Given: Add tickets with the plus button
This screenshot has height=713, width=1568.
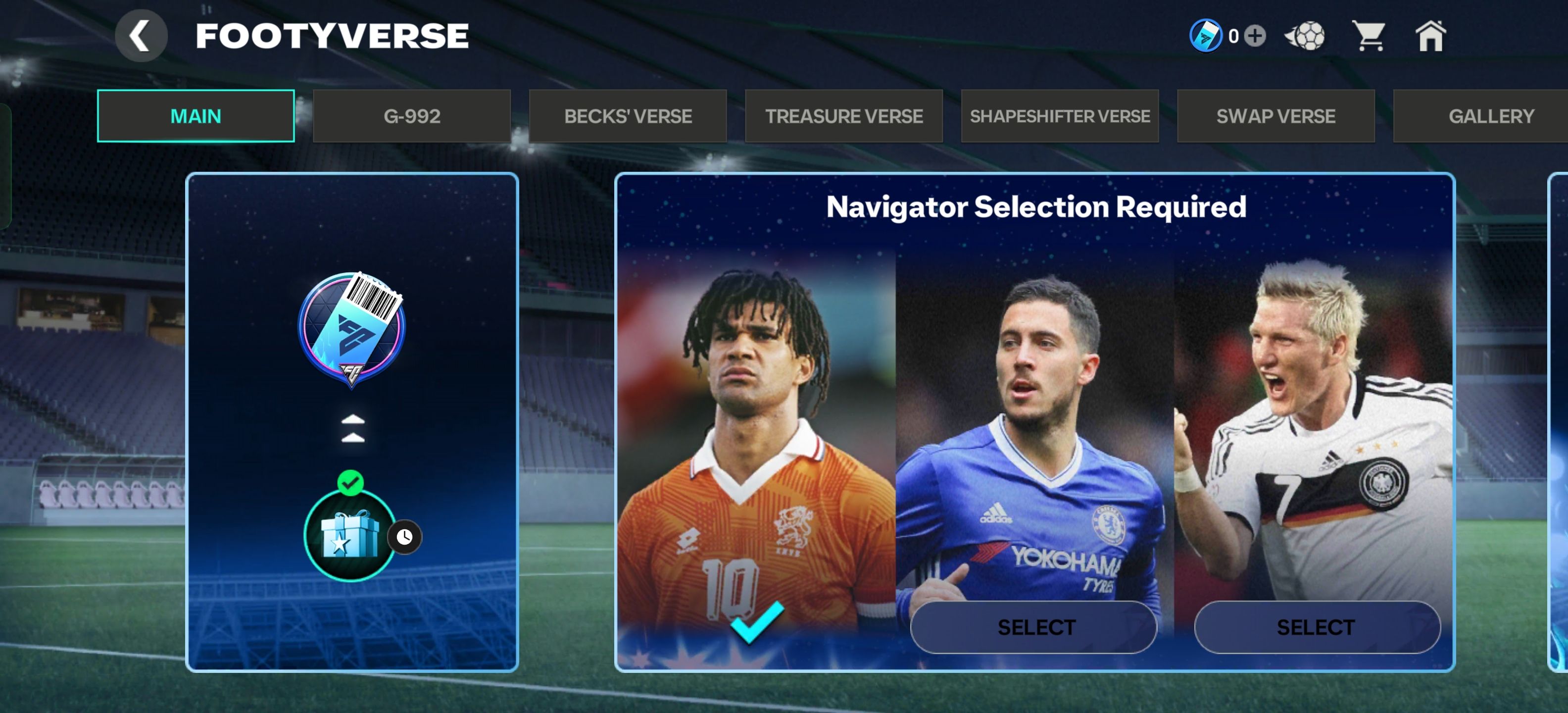Looking at the screenshot, I should coord(1255,36).
